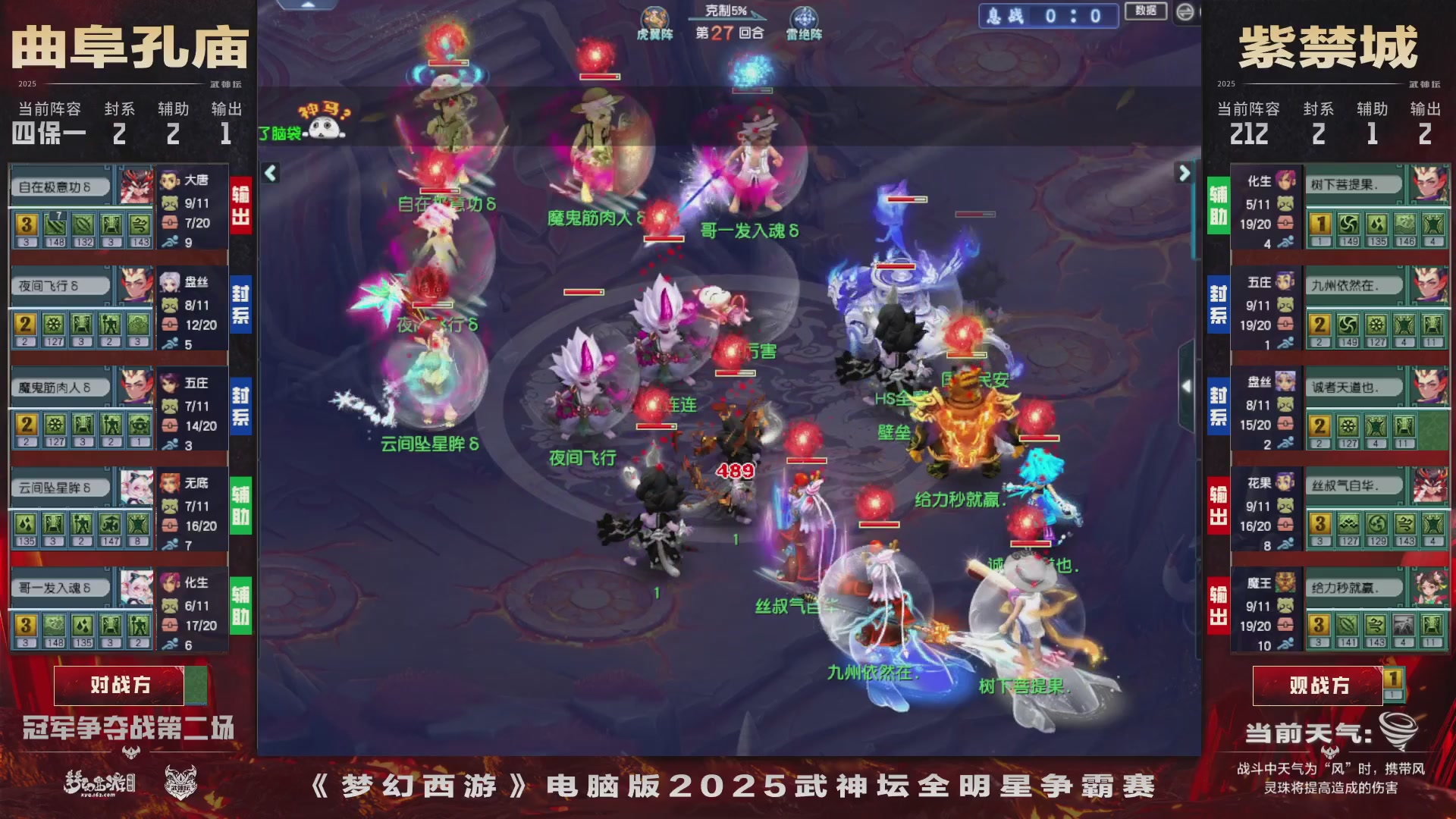
Task: Open the 数据 statistics button
Action: 1147,12
